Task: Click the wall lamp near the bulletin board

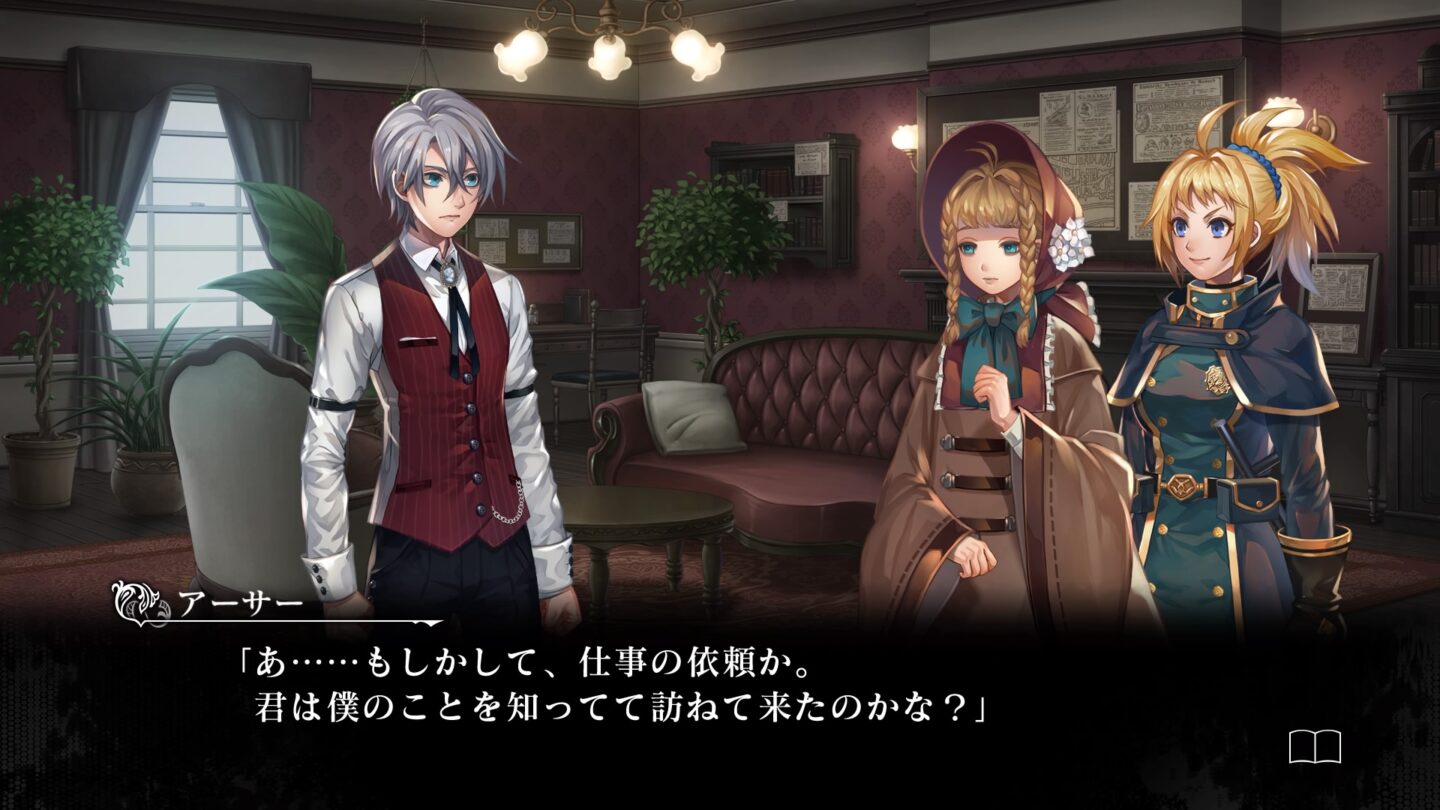Action: pyautogui.click(x=905, y=135)
